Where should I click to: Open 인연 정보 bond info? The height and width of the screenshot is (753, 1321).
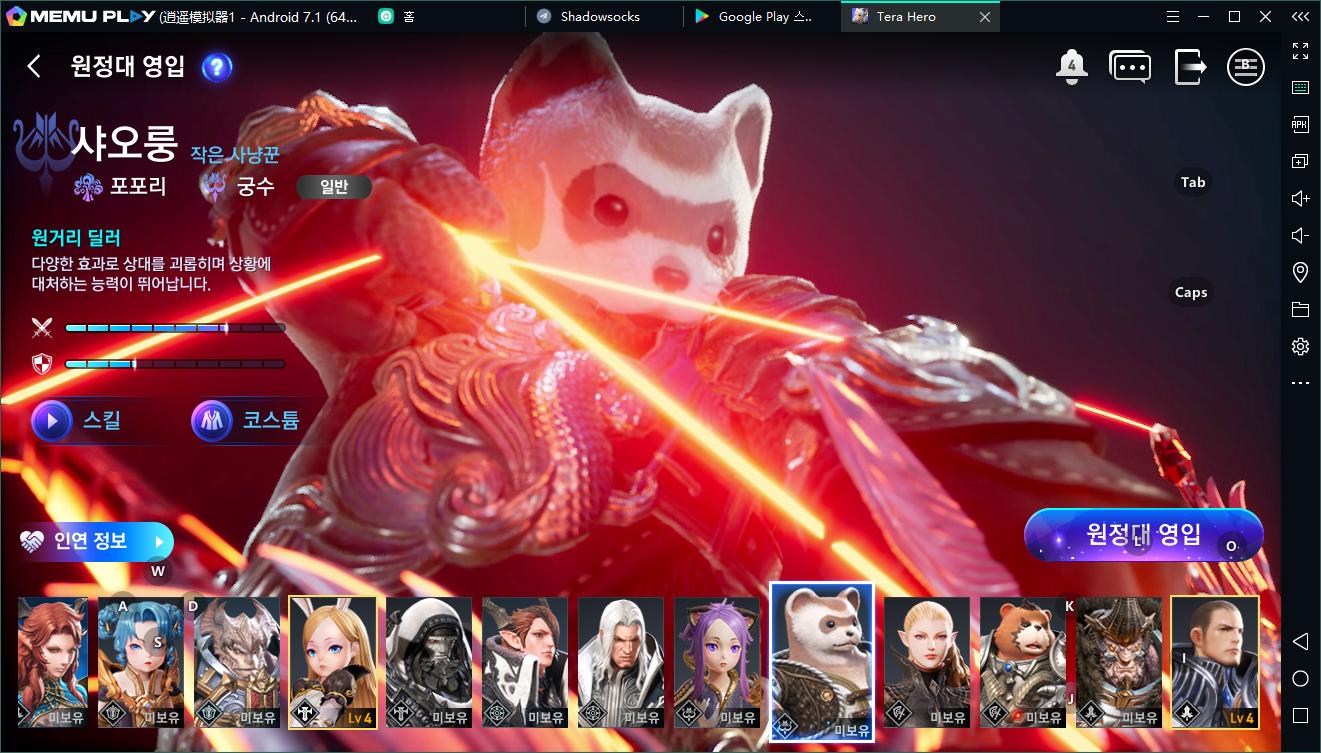(95, 541)
